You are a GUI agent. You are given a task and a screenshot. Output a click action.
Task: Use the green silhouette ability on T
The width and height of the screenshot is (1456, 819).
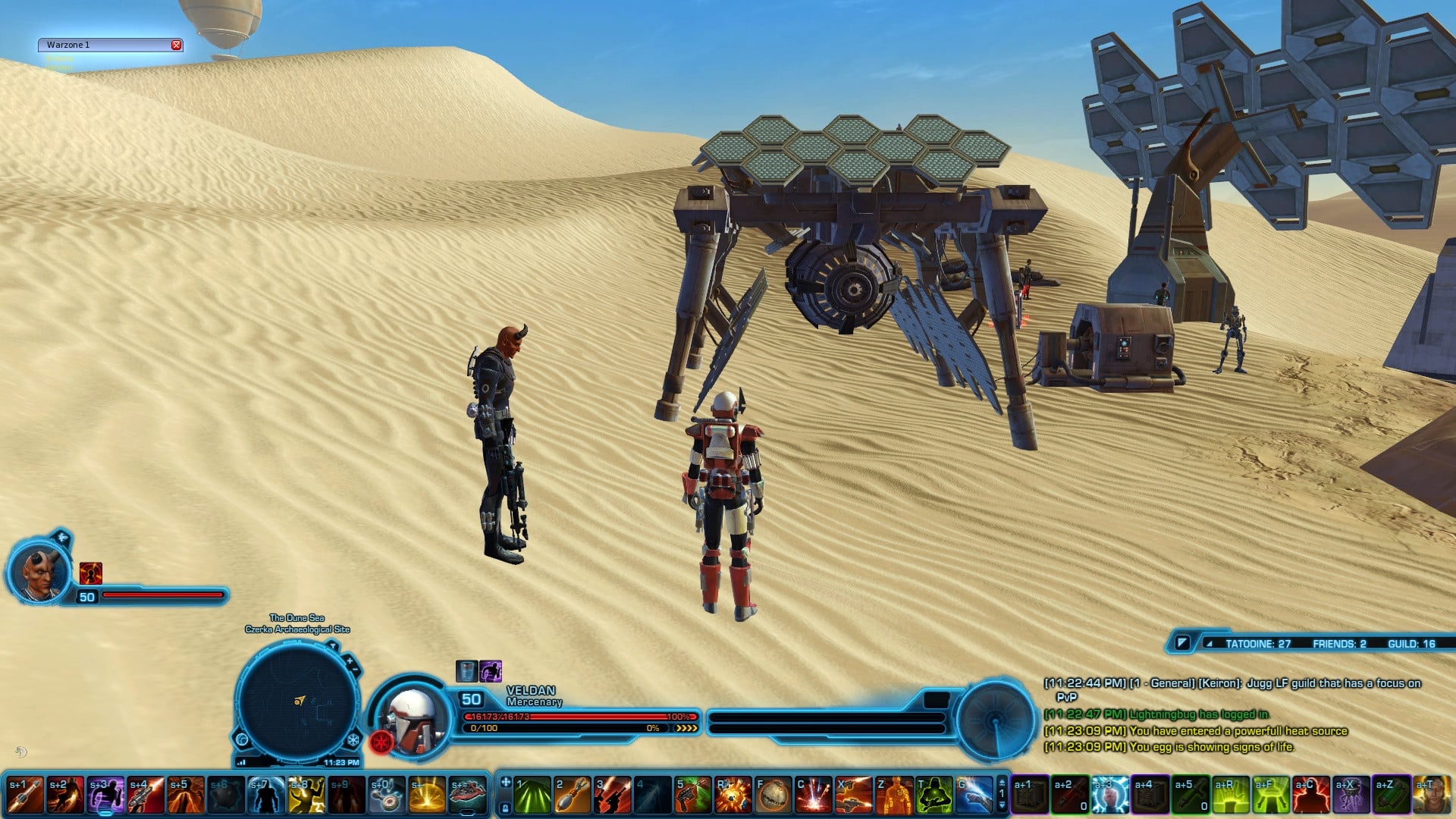[934, 795]
